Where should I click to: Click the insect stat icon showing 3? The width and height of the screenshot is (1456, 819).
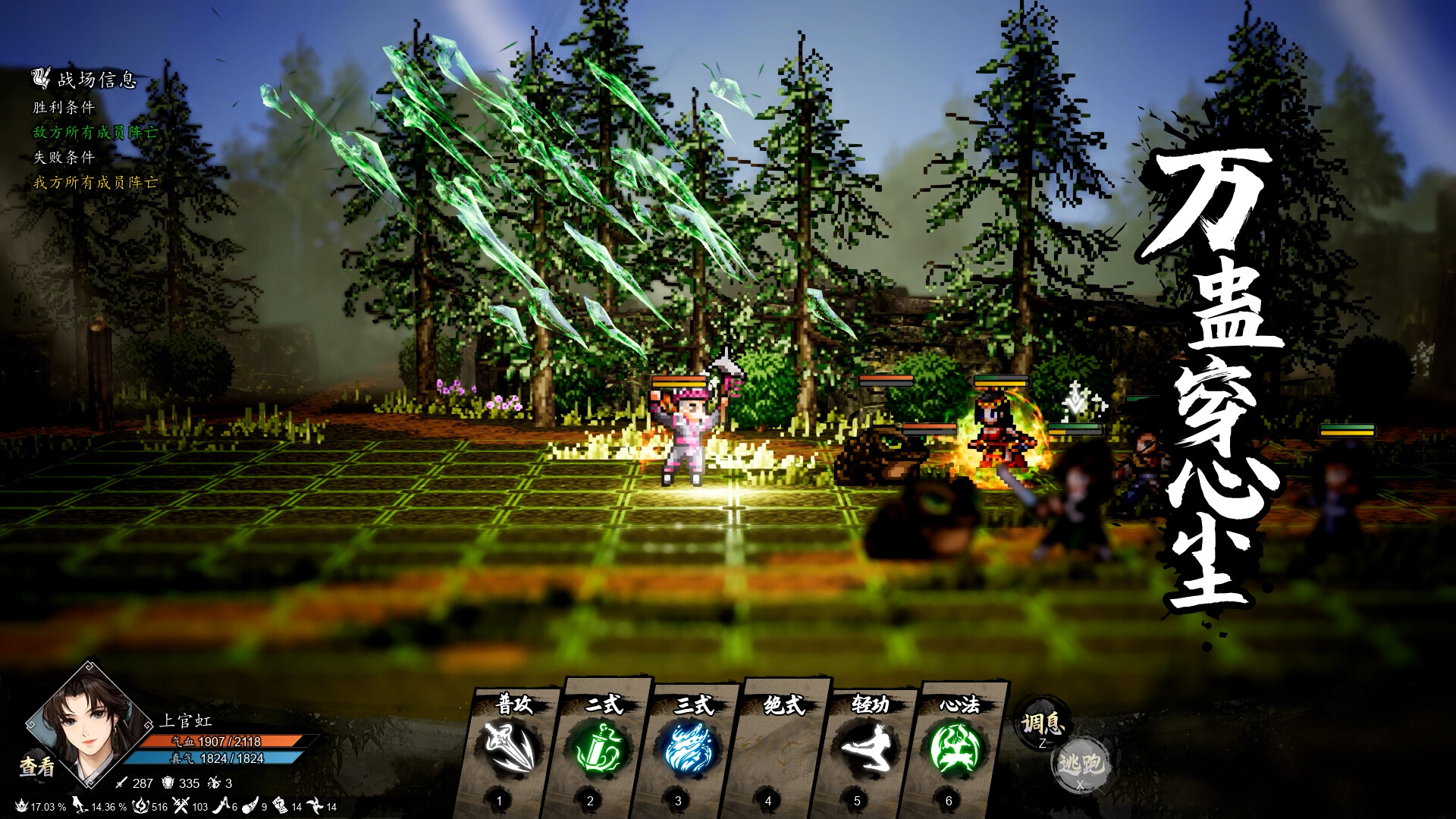point(215,783)
